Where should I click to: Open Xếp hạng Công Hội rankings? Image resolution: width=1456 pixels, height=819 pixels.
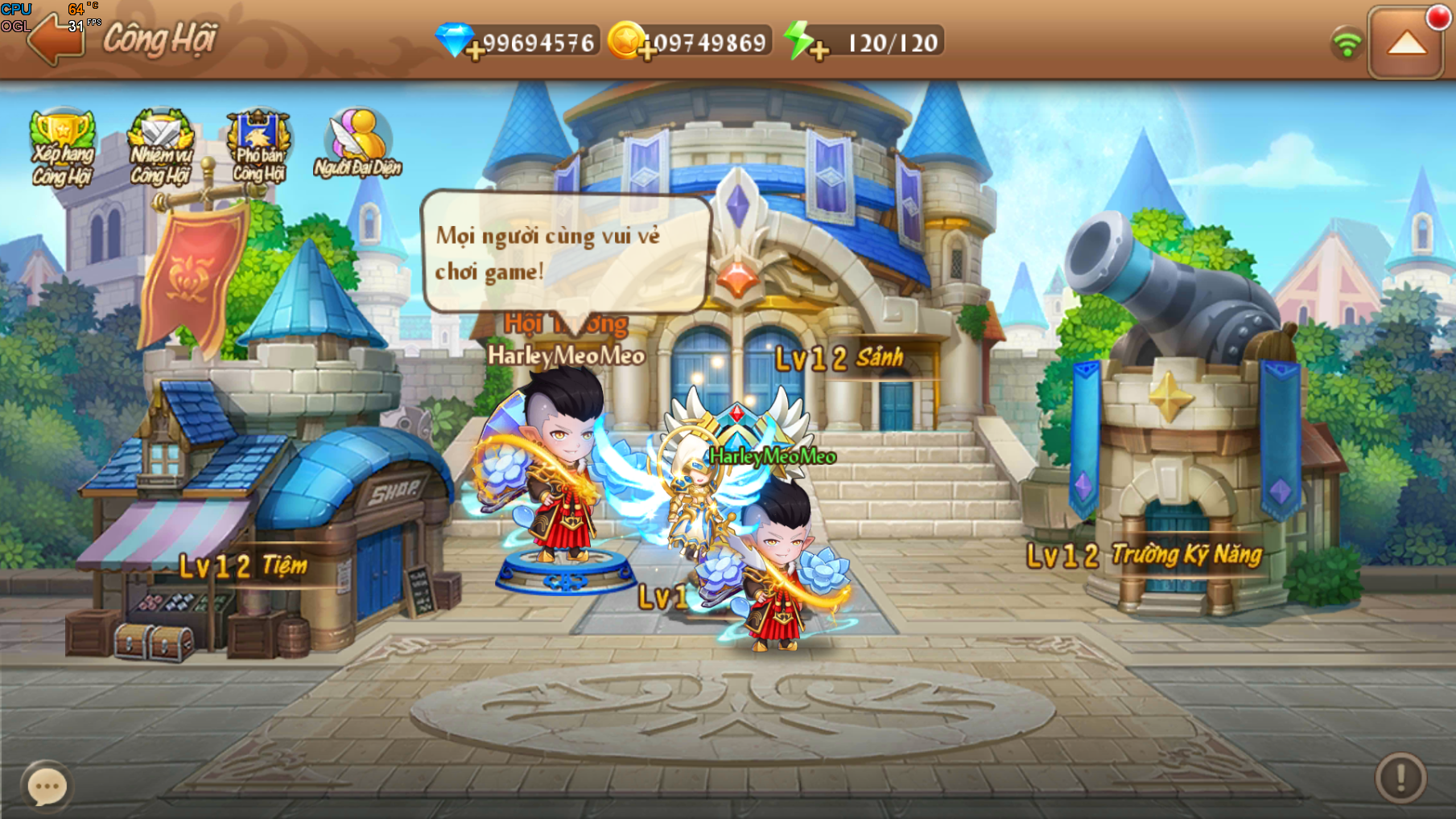[x=62, y=147]
